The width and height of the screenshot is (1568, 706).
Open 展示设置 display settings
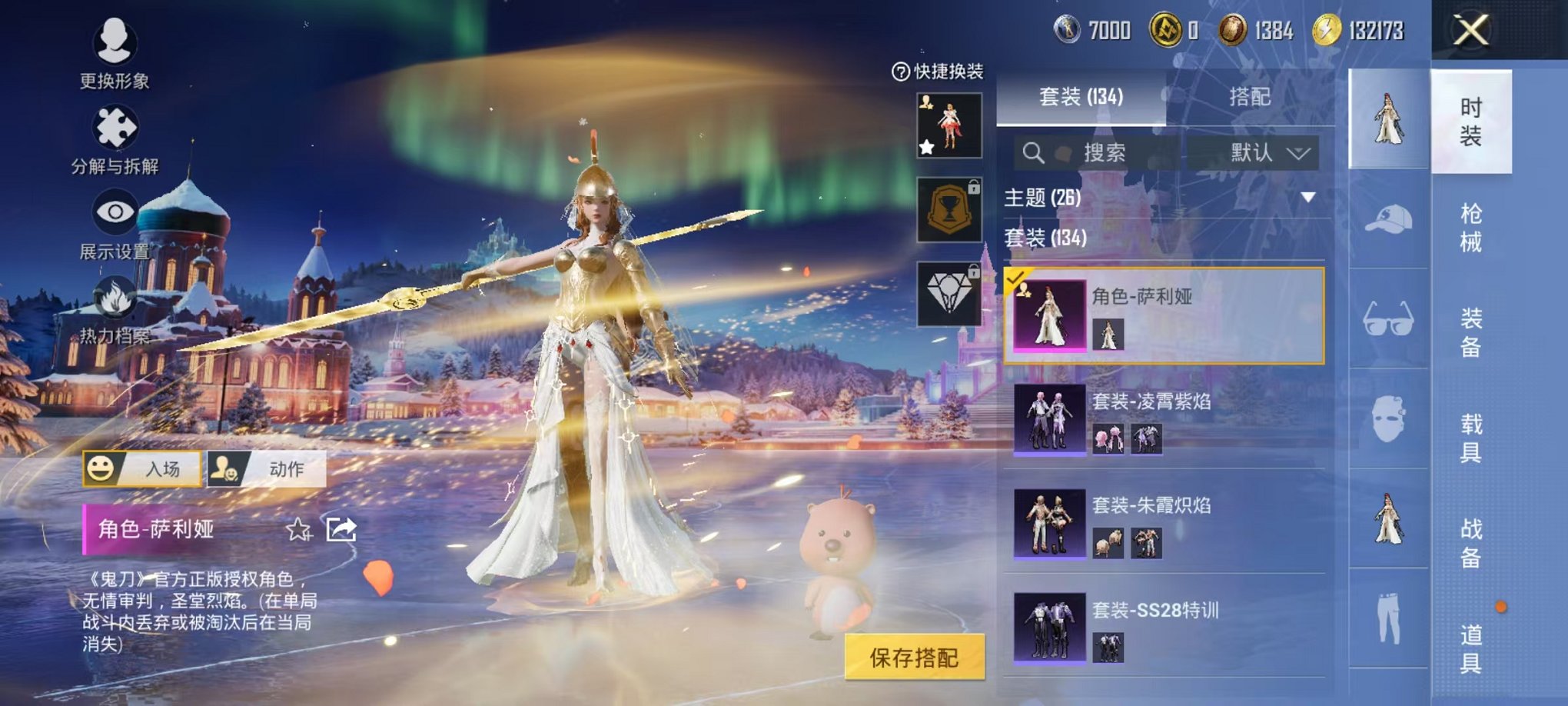click(x=115, y=231)
